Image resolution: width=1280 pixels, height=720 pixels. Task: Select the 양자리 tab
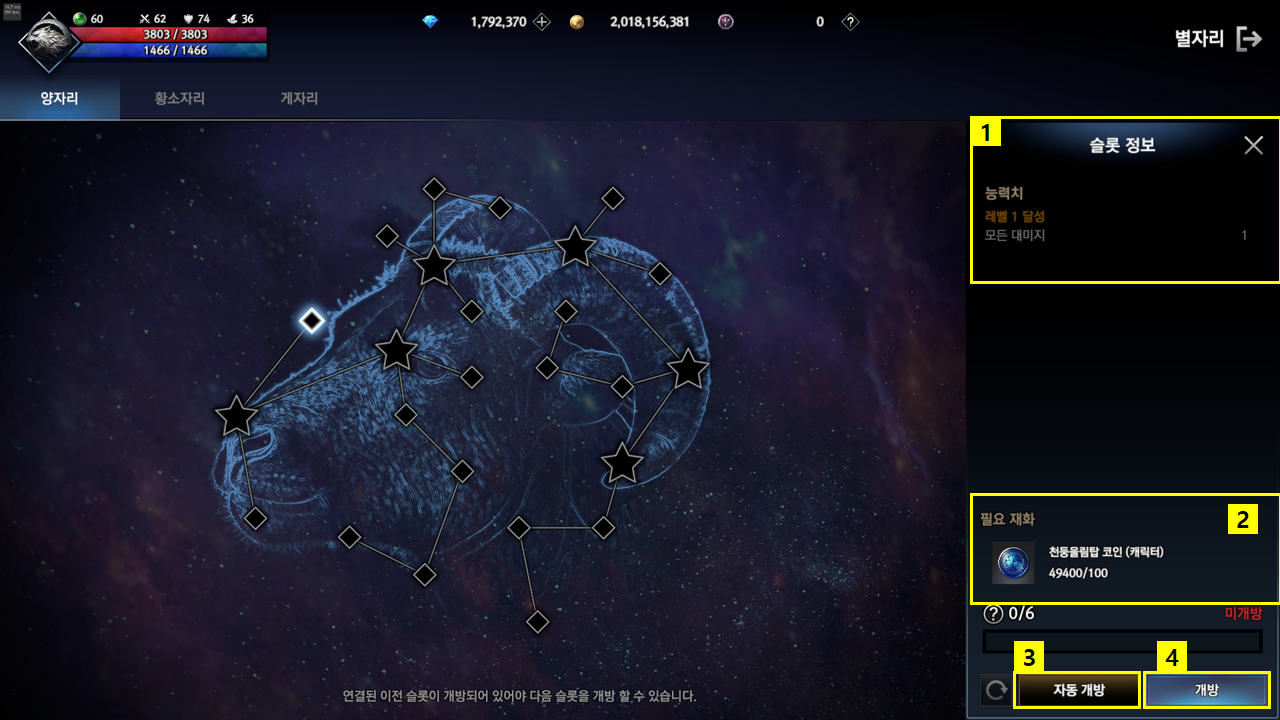click(59, 99)
